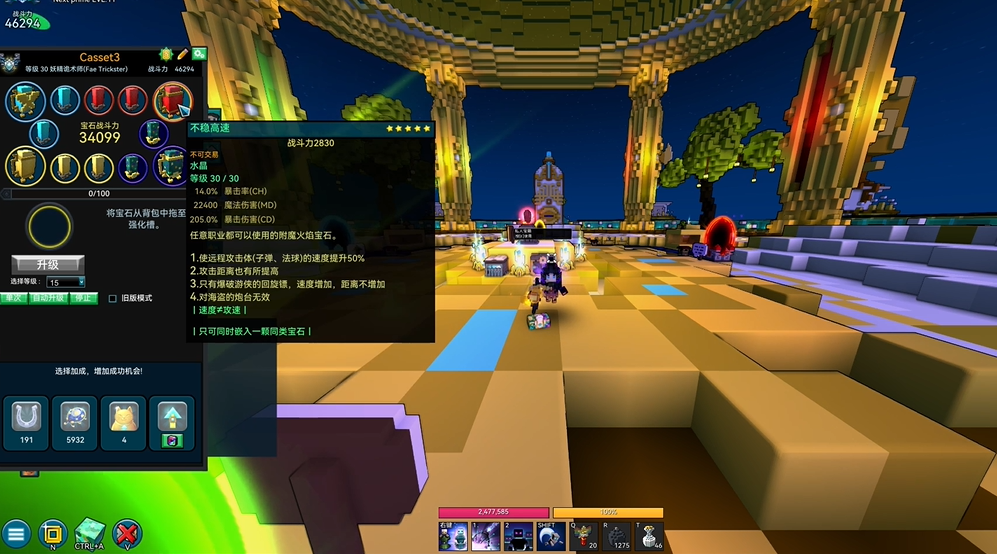Screen dimensions: 997x554
Task: Click the yellow square frame icon
Action: 52,534
